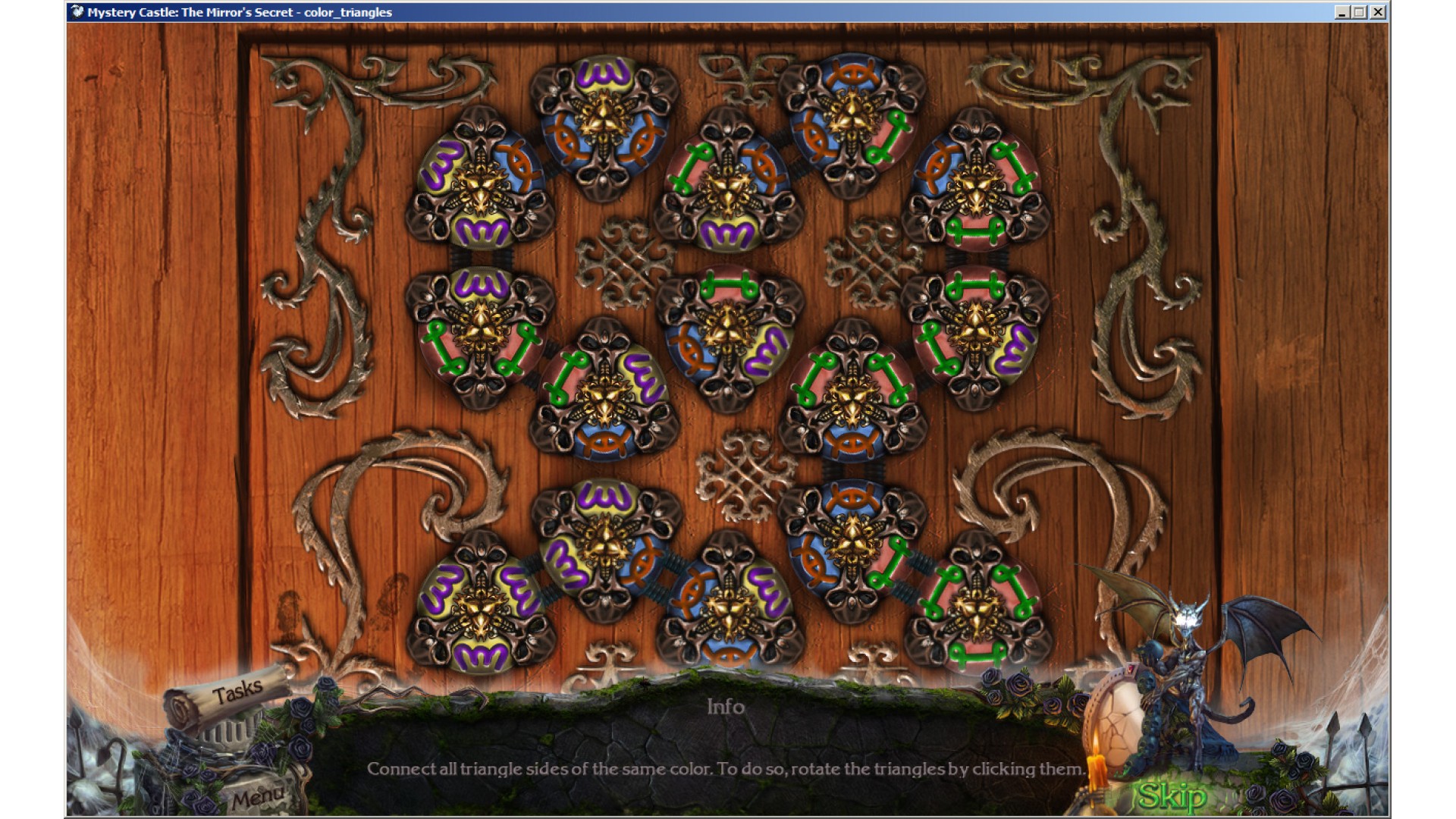The height and width of the screenshot is (819, 1456).
Task: Skip the triangle puzzle
Action: [1172, 795]
